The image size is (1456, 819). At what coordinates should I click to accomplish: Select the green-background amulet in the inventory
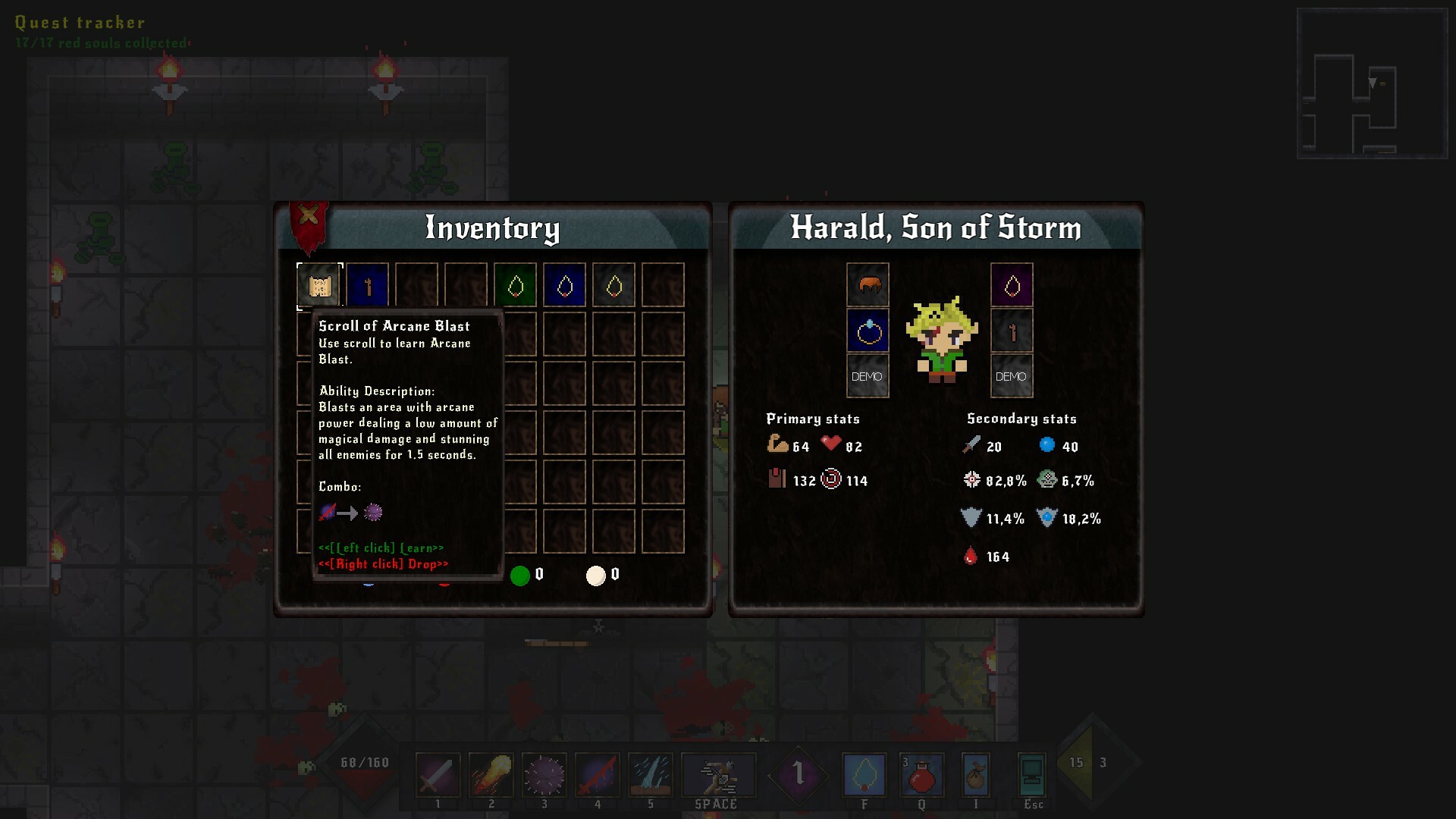[516, 286]
